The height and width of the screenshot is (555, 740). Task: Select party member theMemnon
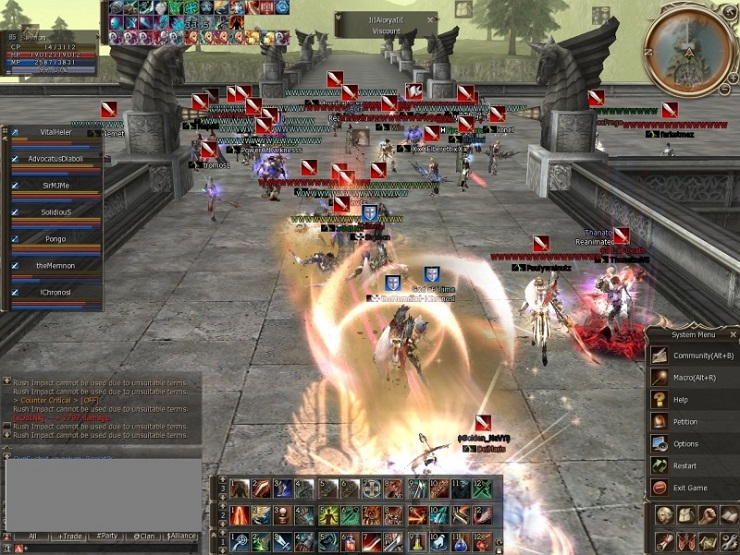[57, 265]
